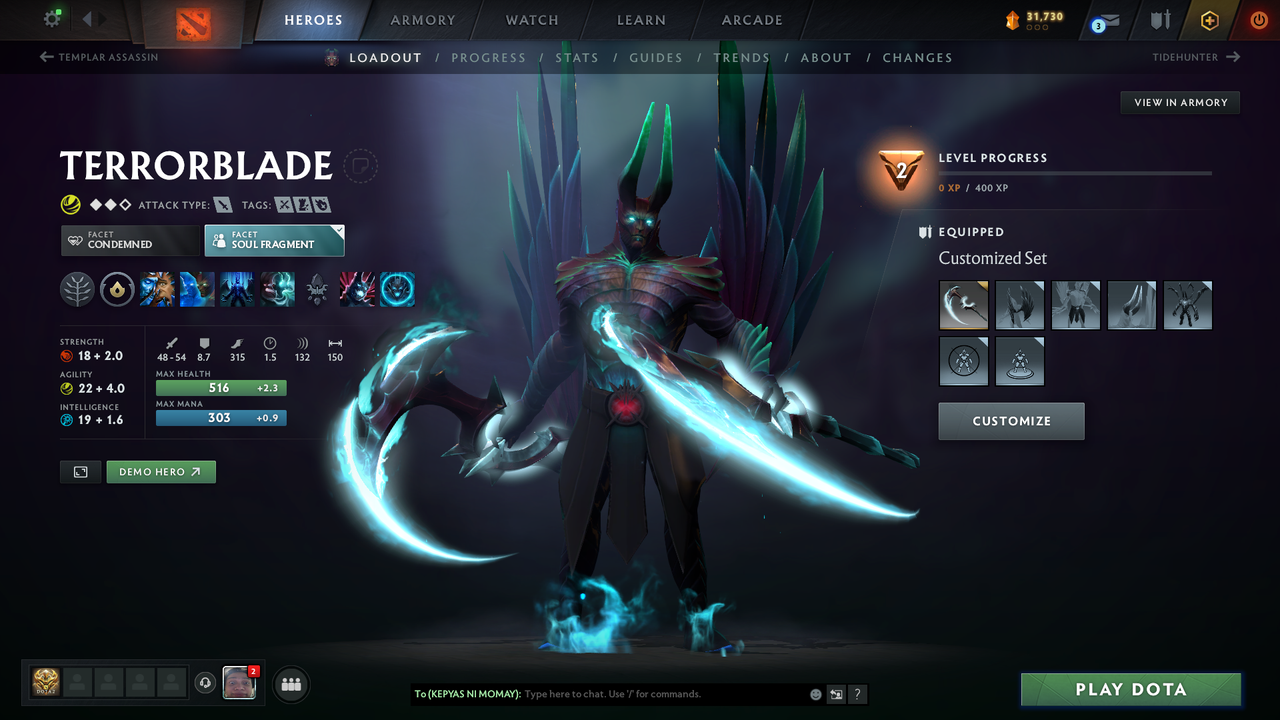The width and height of the screenshot is (1280, 720).
Task: Click the CUSTOMIZE button
Action: 1011,421
